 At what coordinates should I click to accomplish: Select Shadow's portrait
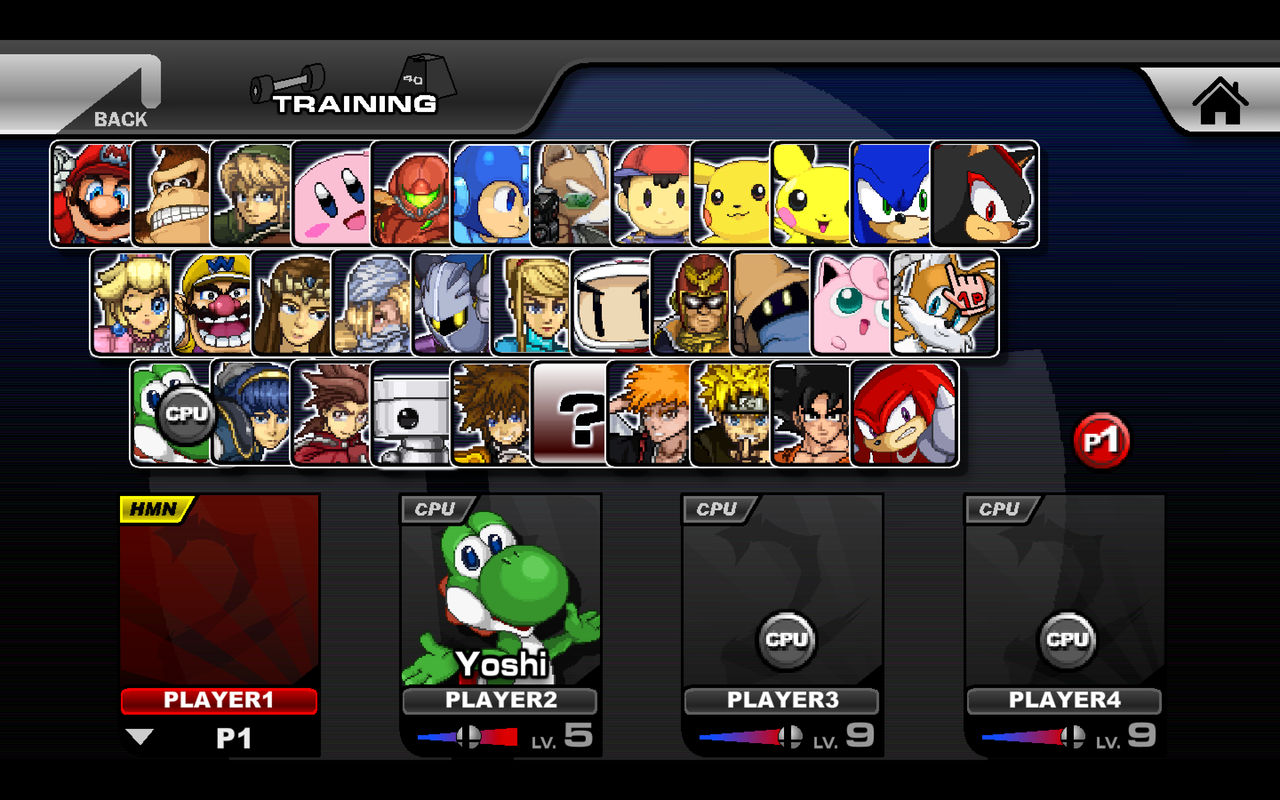(x=981, y=193)
